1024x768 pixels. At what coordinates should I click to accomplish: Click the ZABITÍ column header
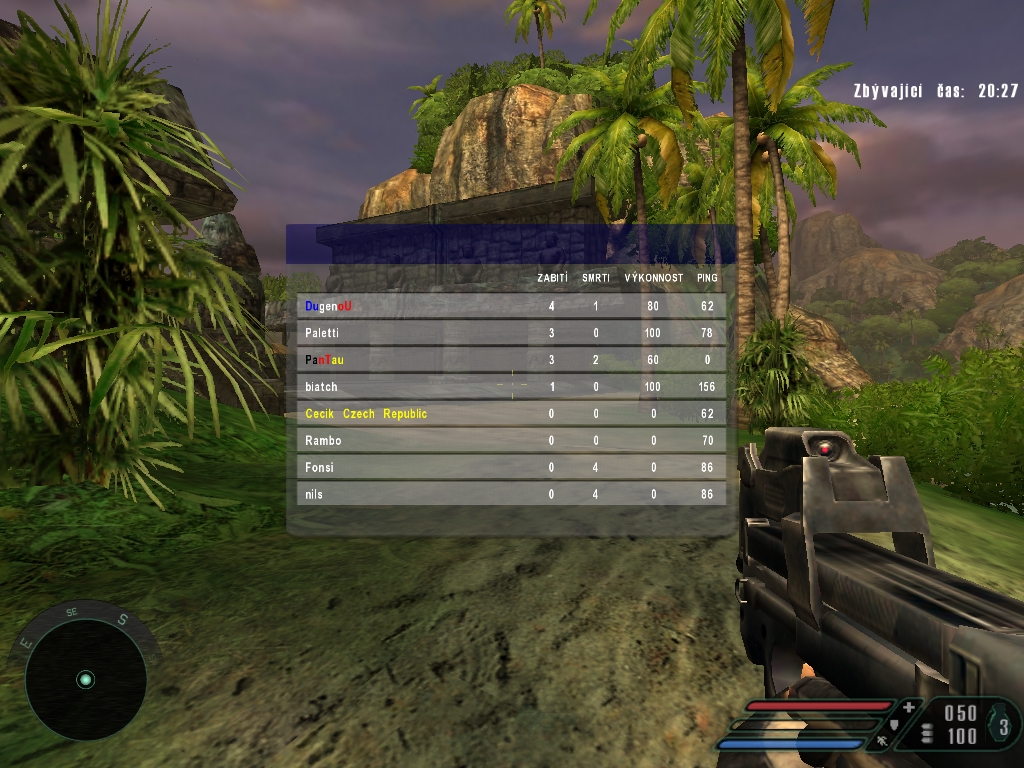552,278
